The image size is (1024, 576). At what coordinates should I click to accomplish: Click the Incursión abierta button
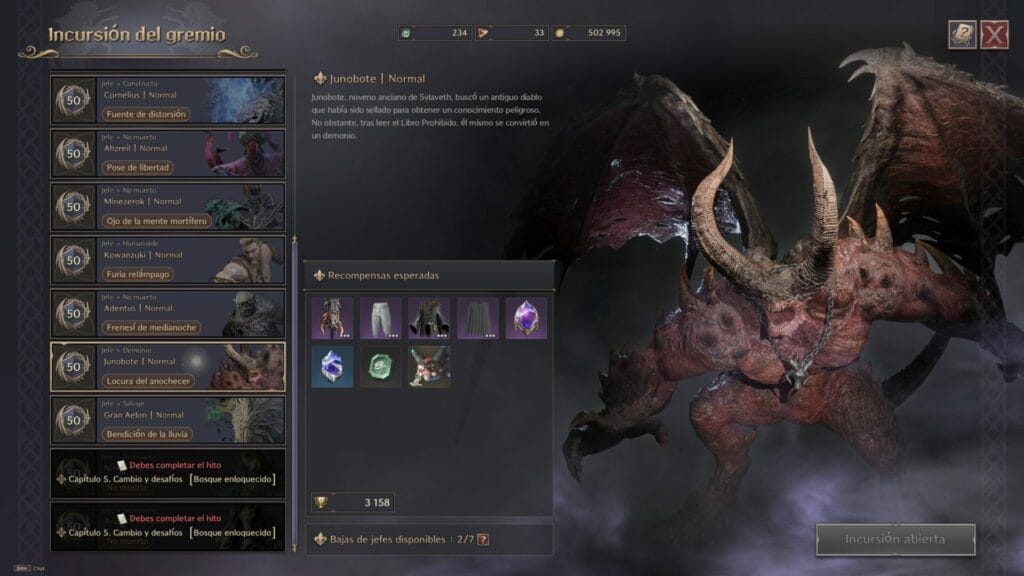point(894,539)
